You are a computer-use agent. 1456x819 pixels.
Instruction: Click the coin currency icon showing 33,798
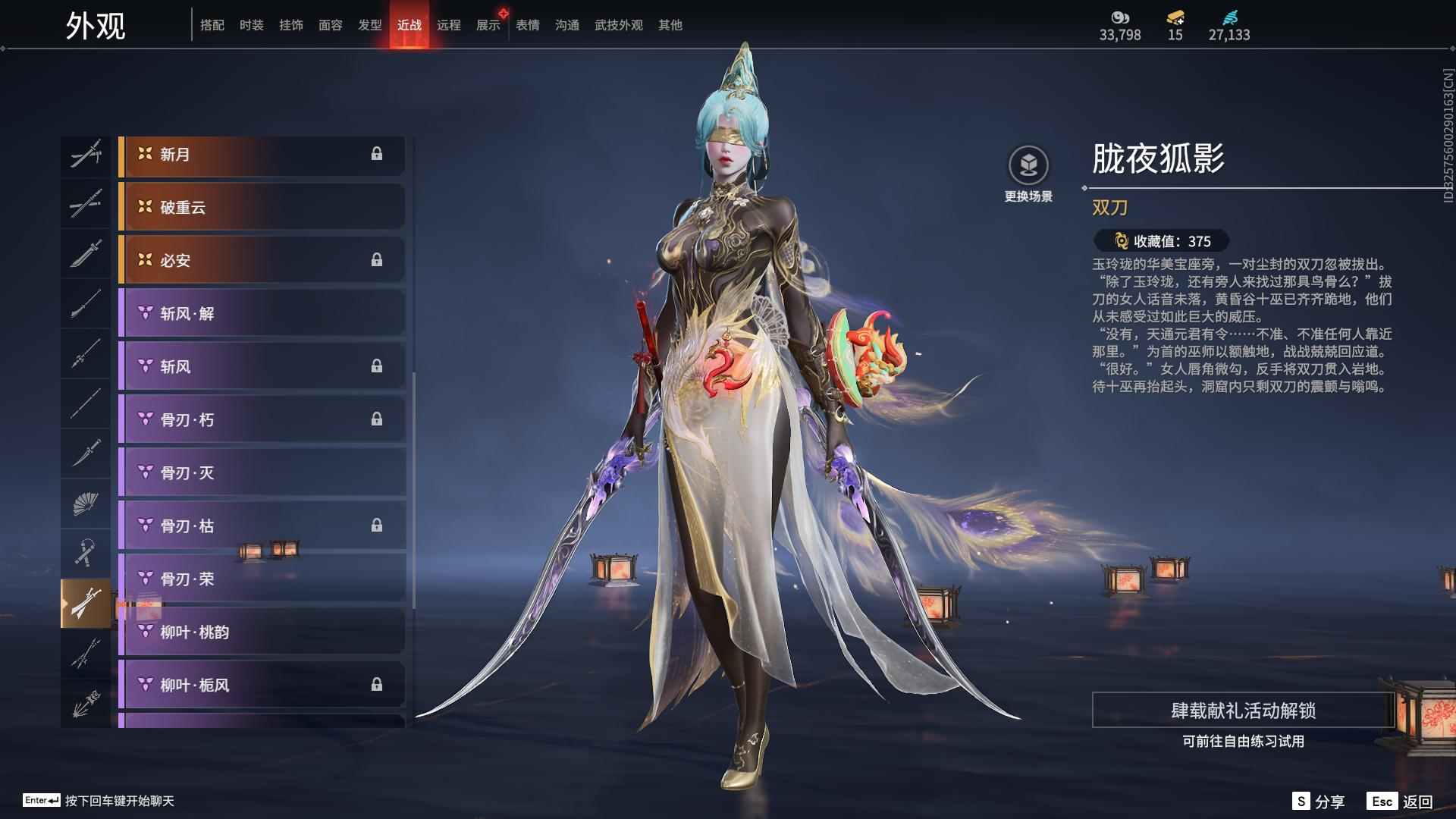1120,15
